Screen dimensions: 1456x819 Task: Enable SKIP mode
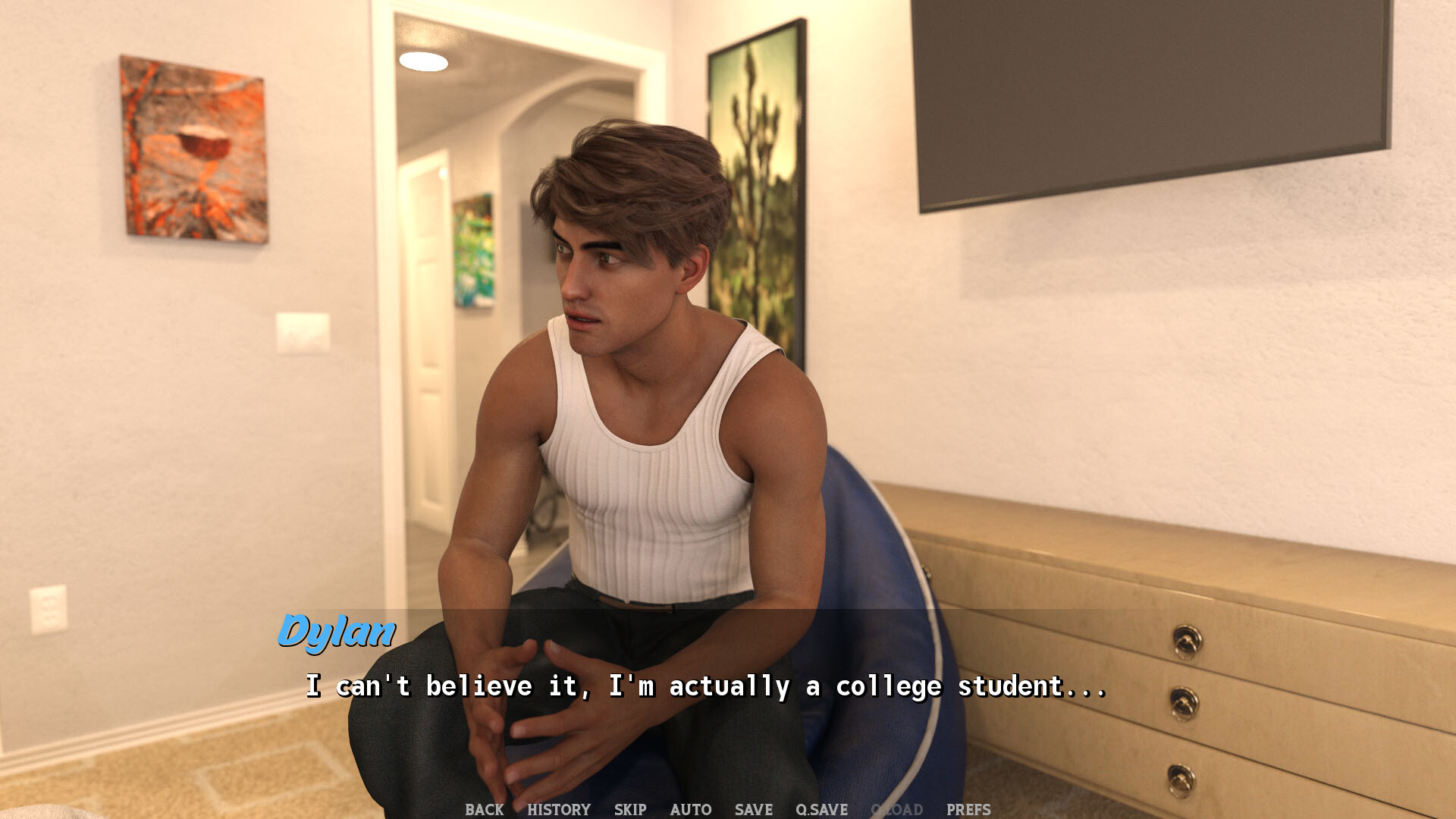pos(631,809)
